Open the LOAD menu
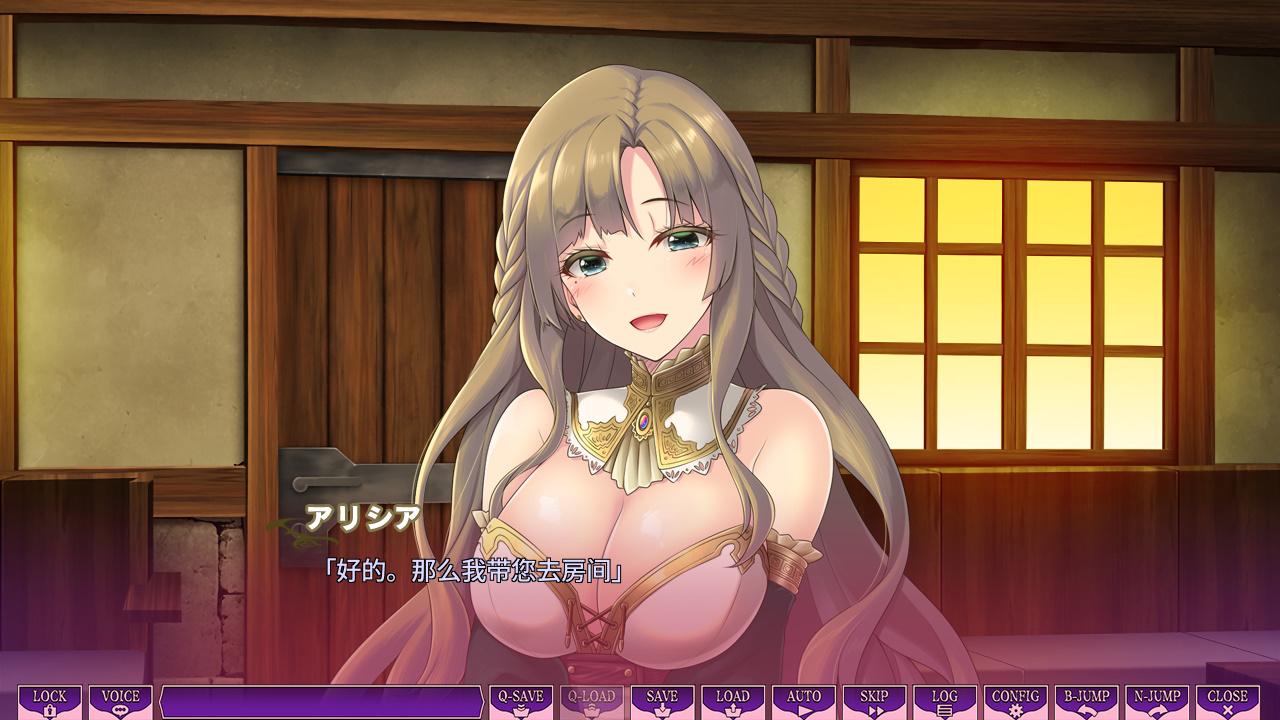 pyautogui.click(x=733, y=702)
